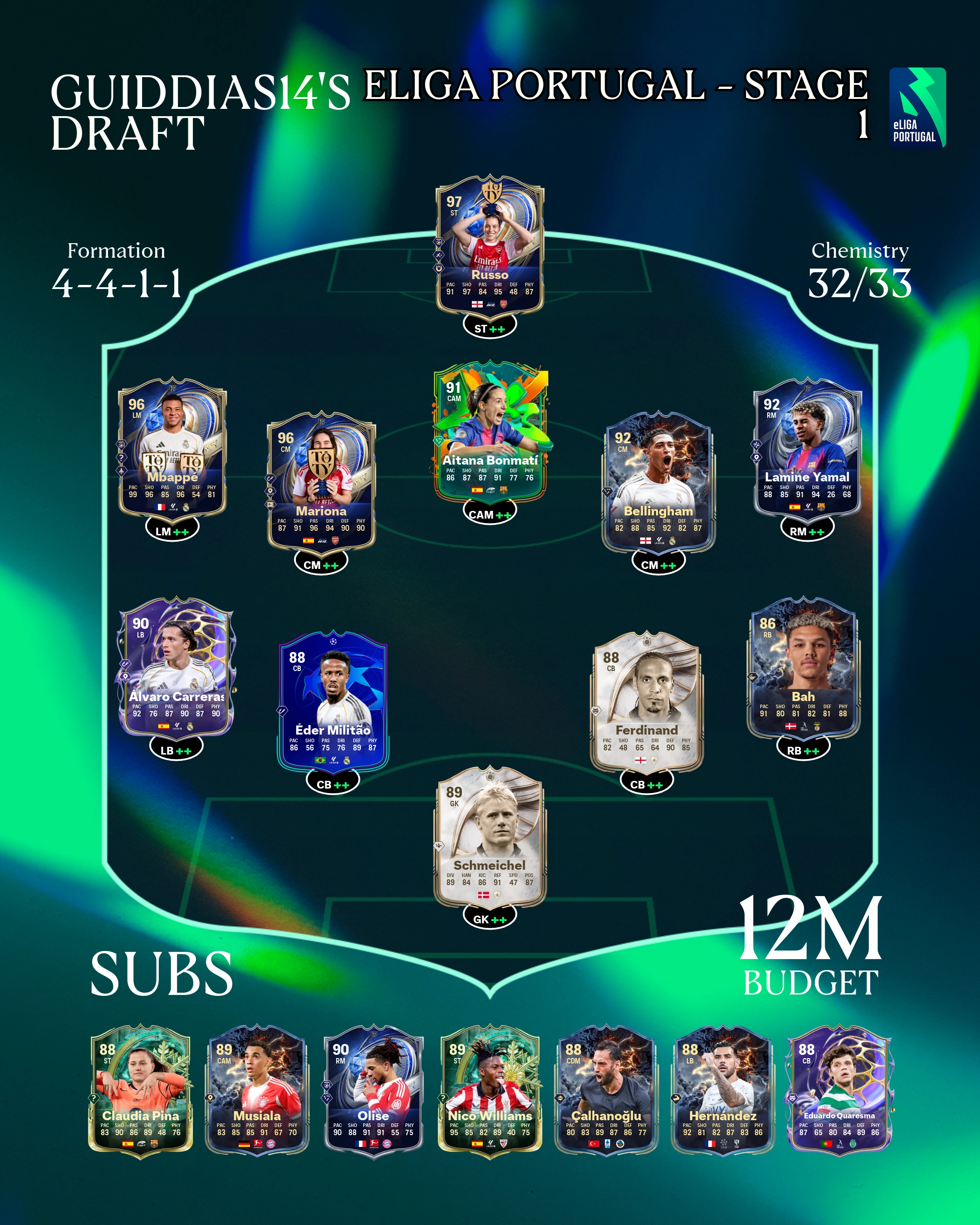Select the Lamine Yamal card

(x=807, y=449)
